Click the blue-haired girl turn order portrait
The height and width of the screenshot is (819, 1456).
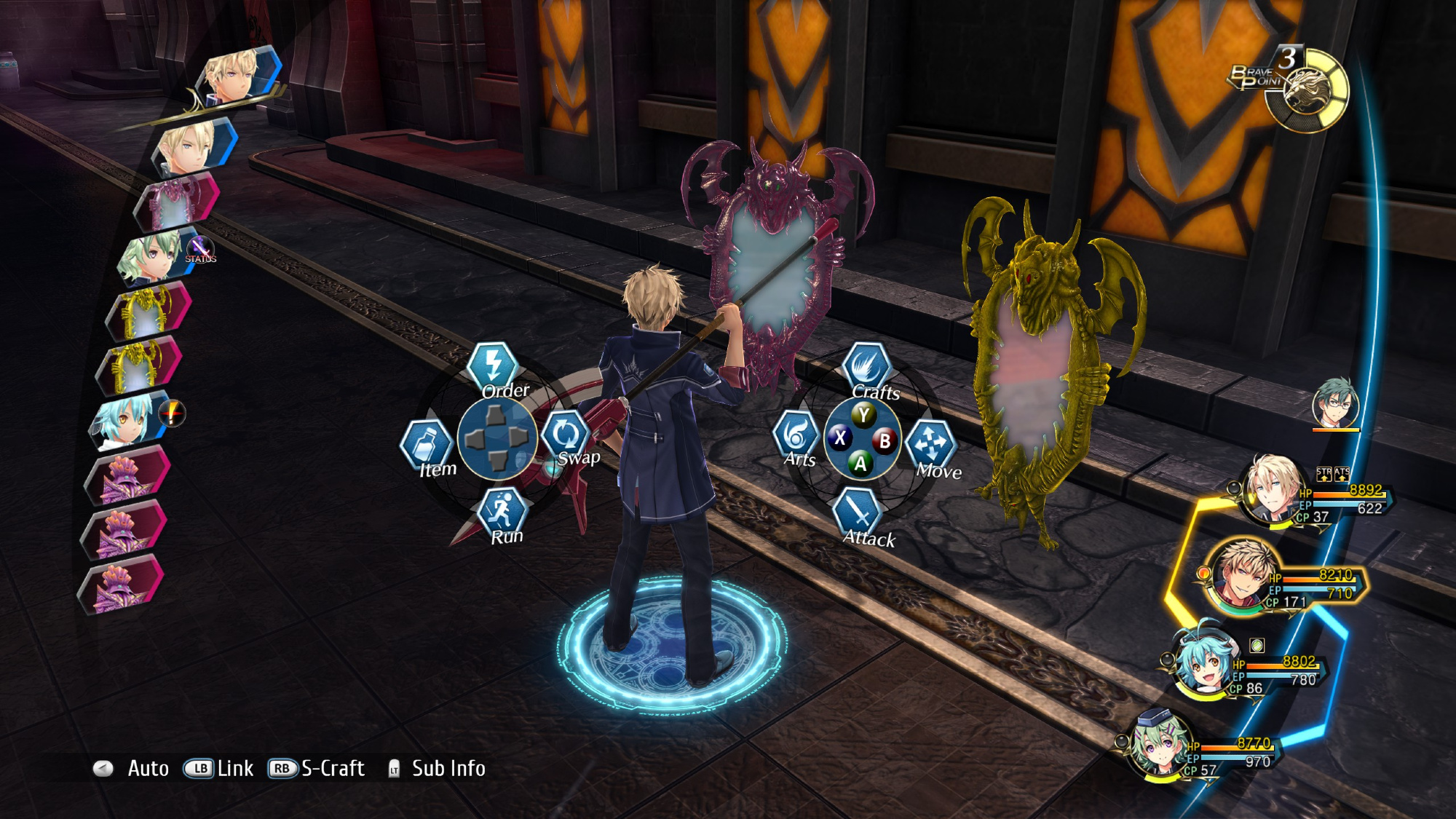pyautogui.click(x=124, y=421)
